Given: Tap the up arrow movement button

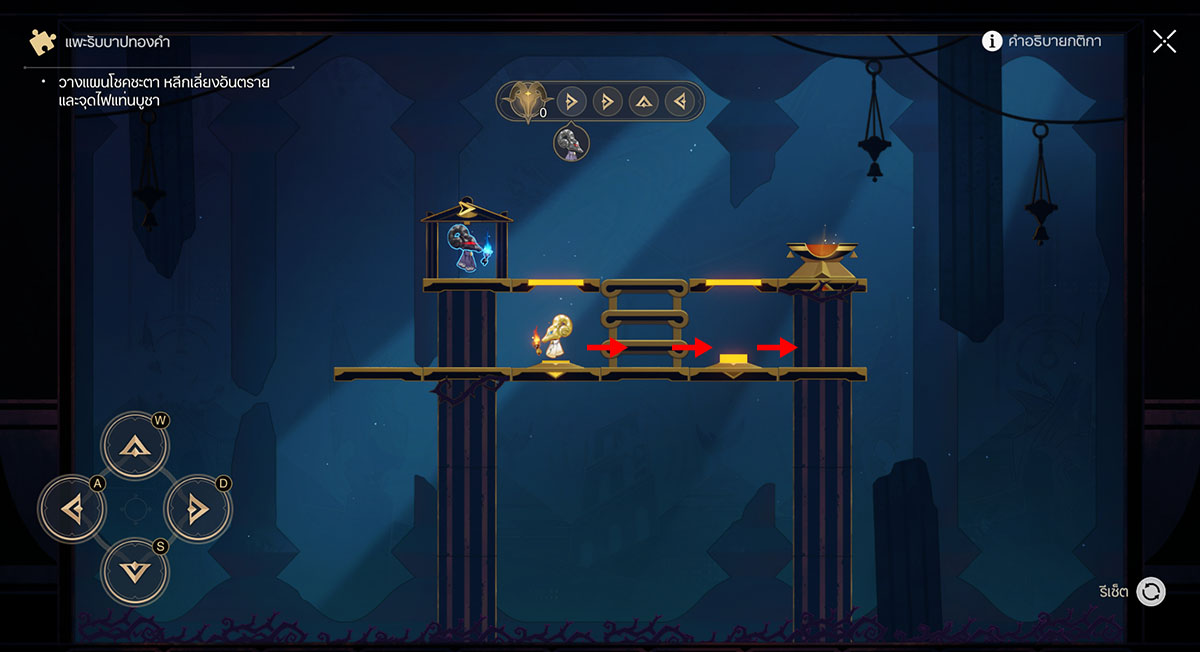Looking at the screenshot, I should pyautogui.click(x=135, y=446).
